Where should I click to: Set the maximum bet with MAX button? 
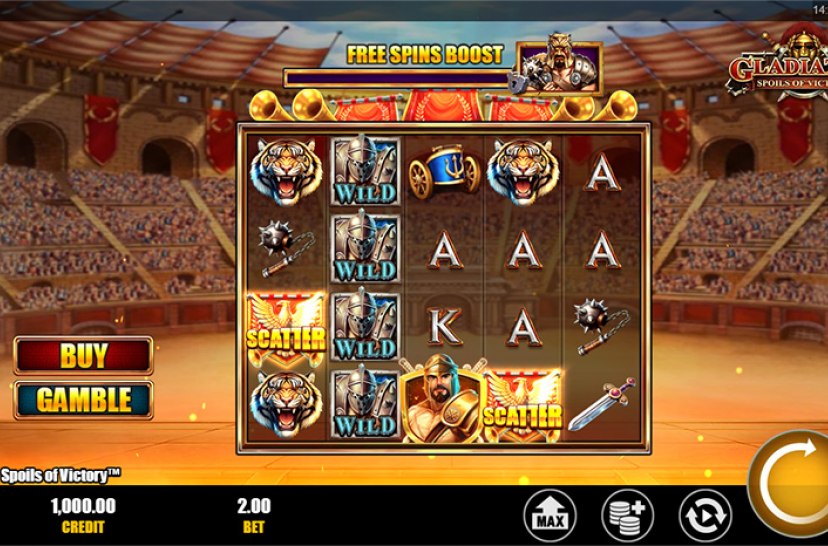point(549,516)
